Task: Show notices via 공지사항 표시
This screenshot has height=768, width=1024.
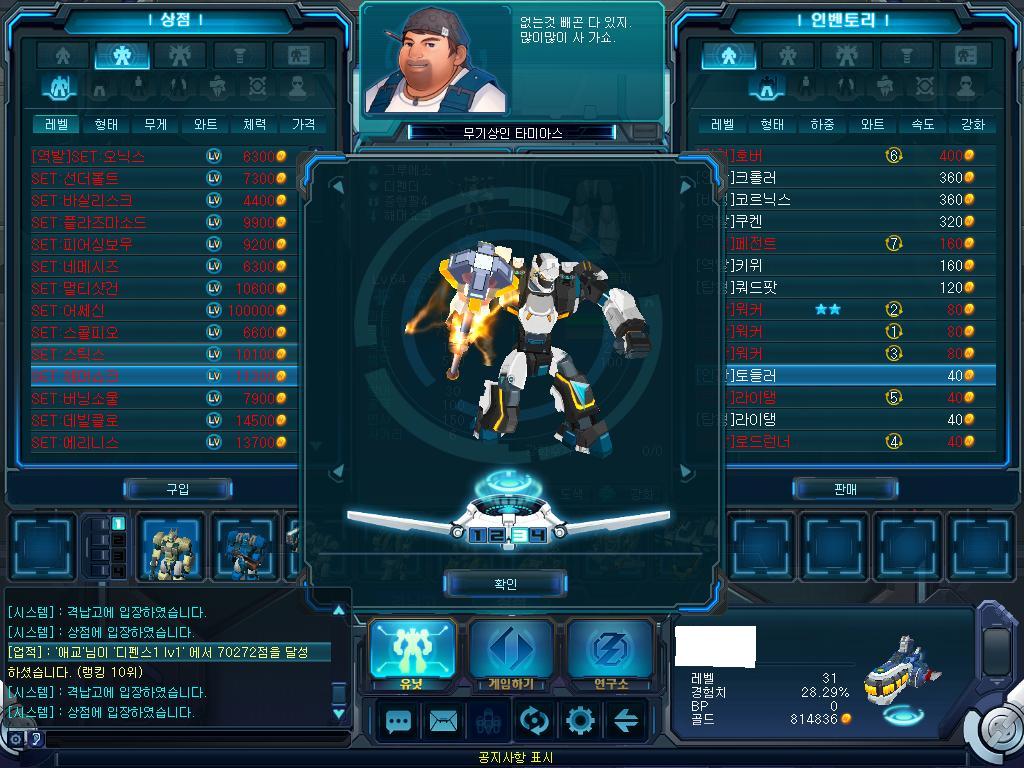Action: pyautogui.click(x=514, y=758)
